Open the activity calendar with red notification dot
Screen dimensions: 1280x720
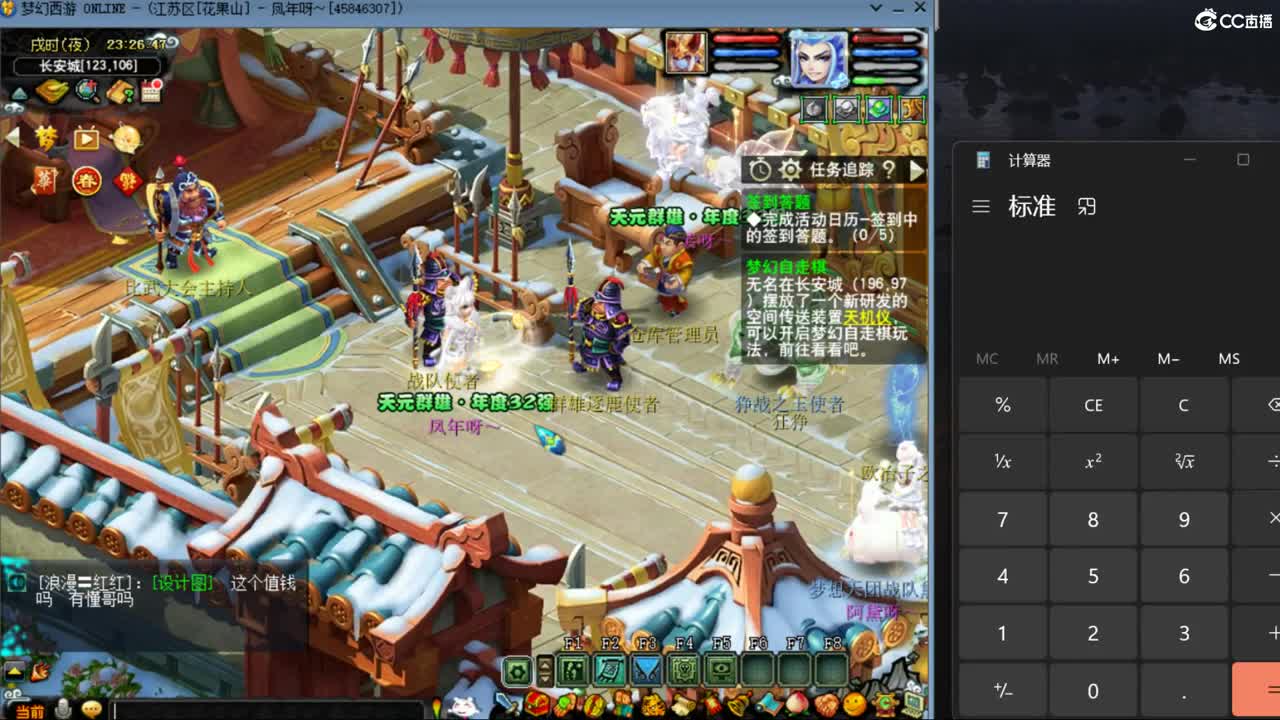151,90
